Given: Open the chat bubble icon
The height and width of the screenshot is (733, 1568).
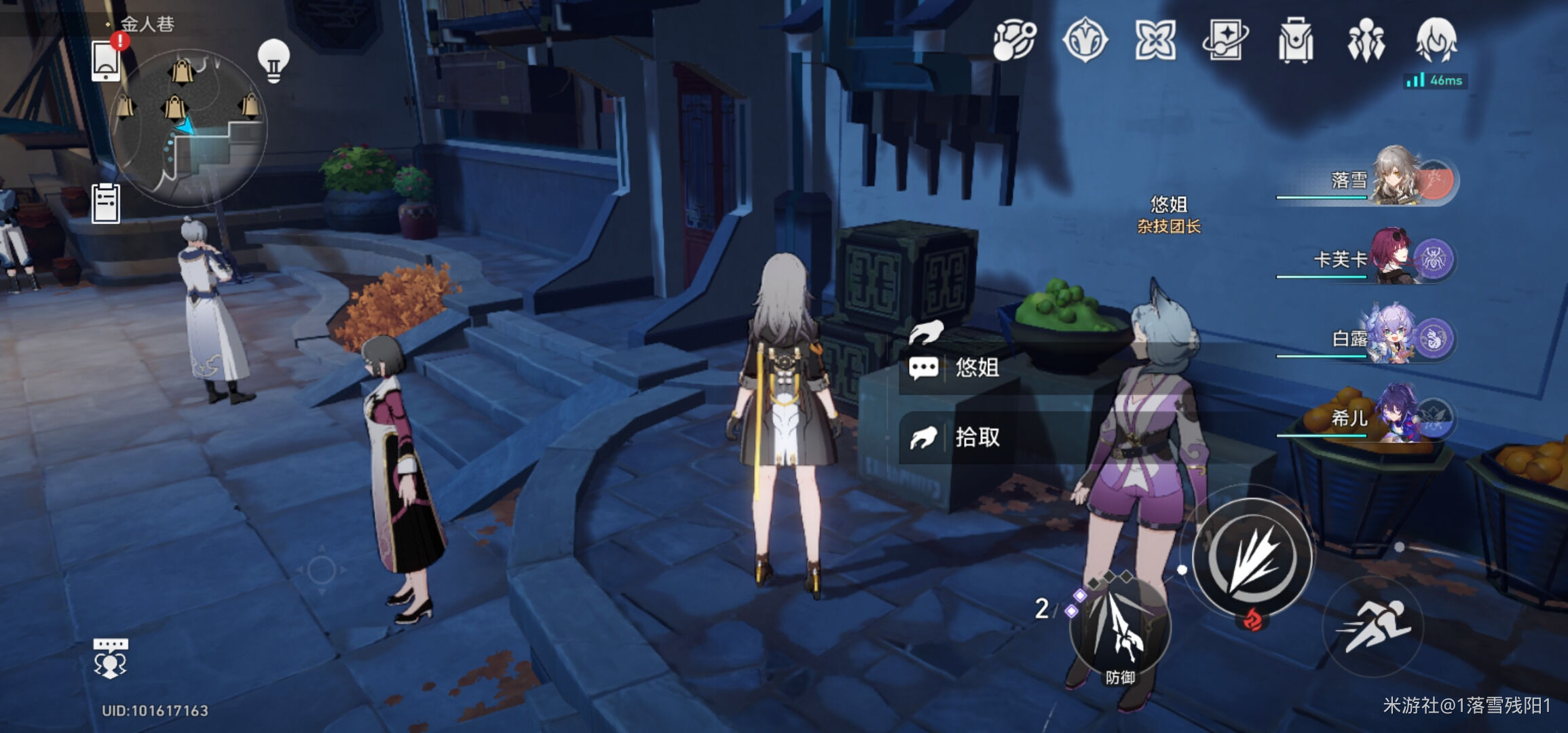Looking at the screenshot, I should tap(110, 657).
